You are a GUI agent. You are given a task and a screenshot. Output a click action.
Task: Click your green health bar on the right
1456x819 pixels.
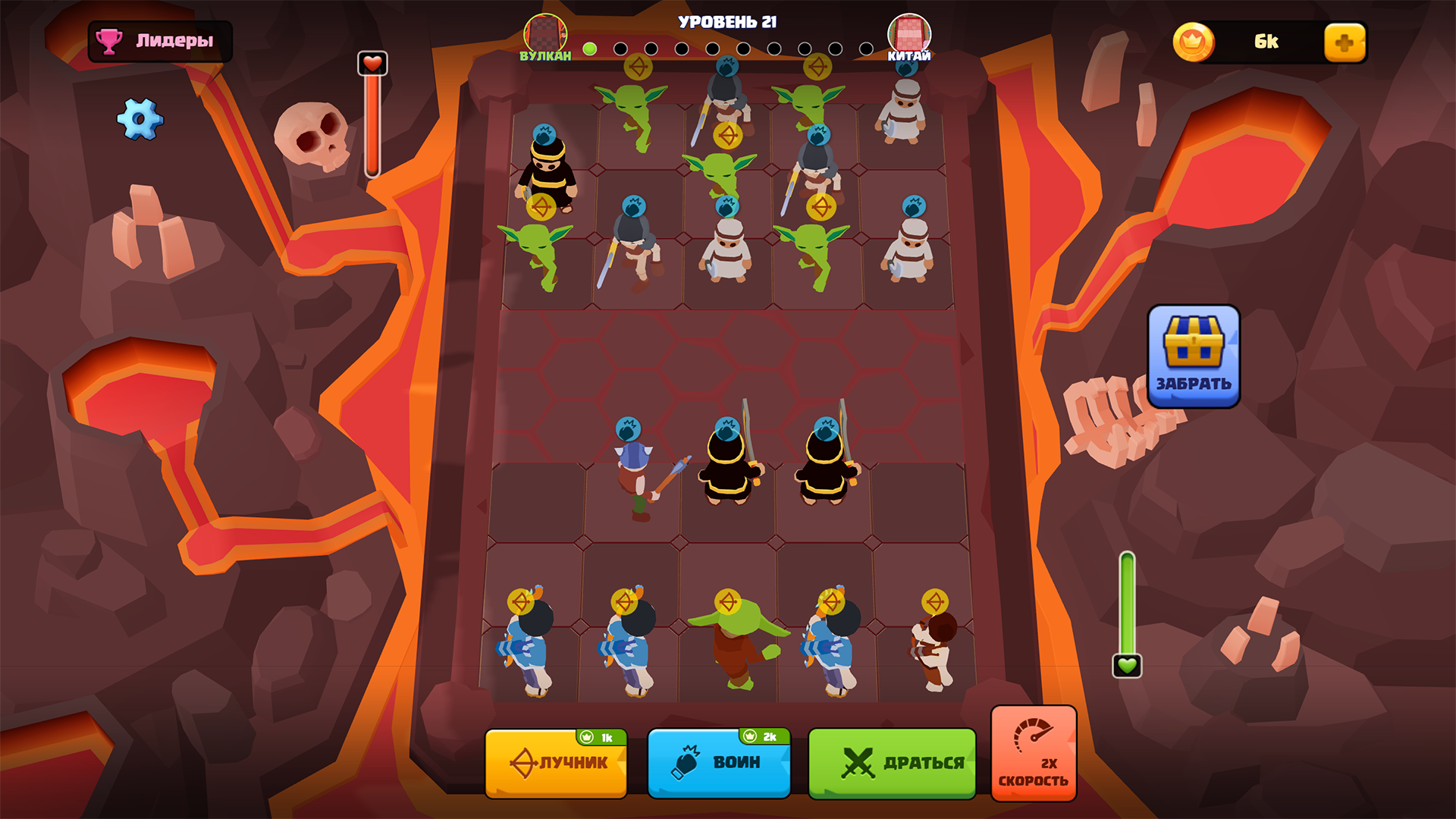(1127, 599)
